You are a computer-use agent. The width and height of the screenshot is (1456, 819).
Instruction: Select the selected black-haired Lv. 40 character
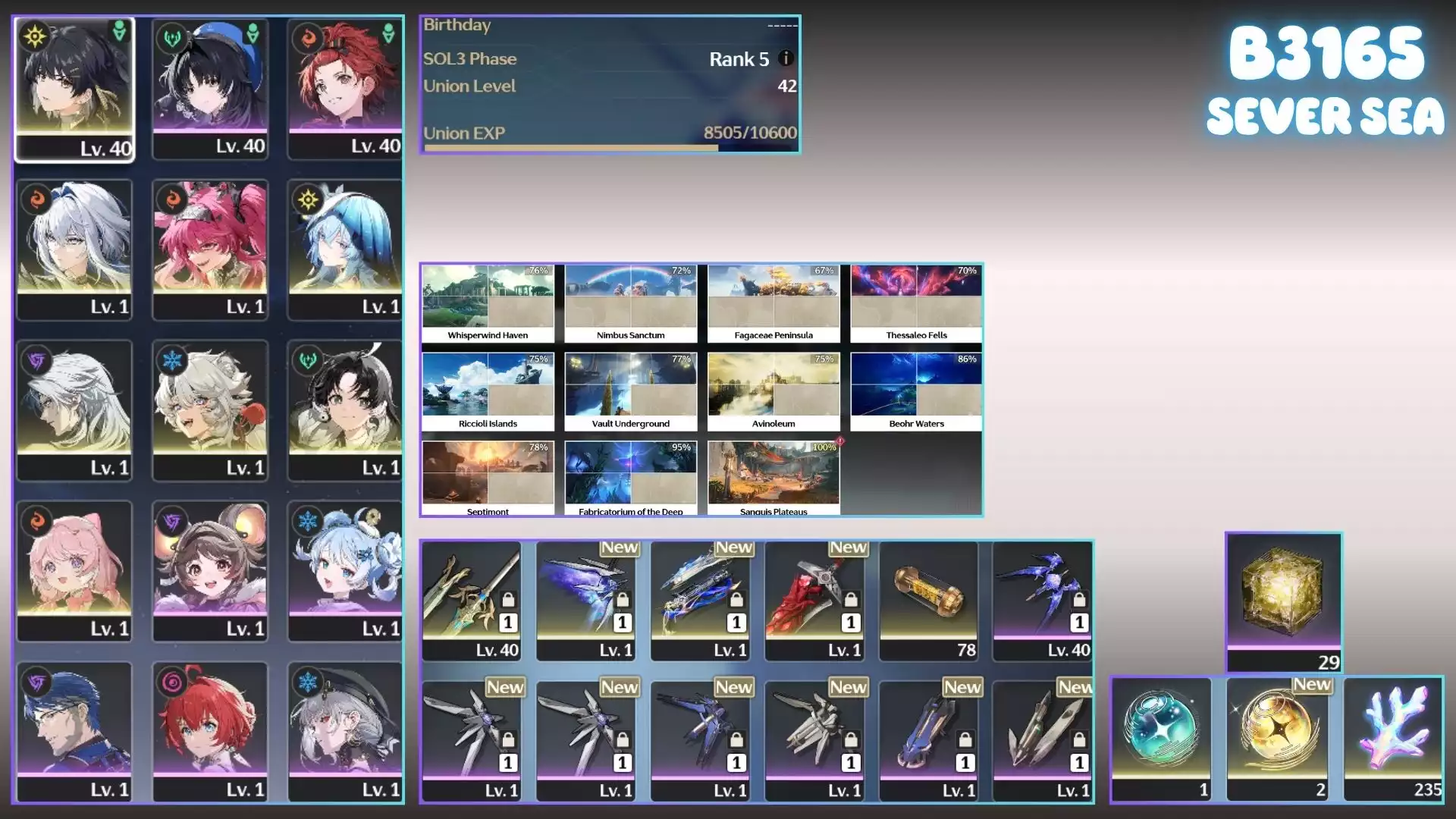(74, 89)
